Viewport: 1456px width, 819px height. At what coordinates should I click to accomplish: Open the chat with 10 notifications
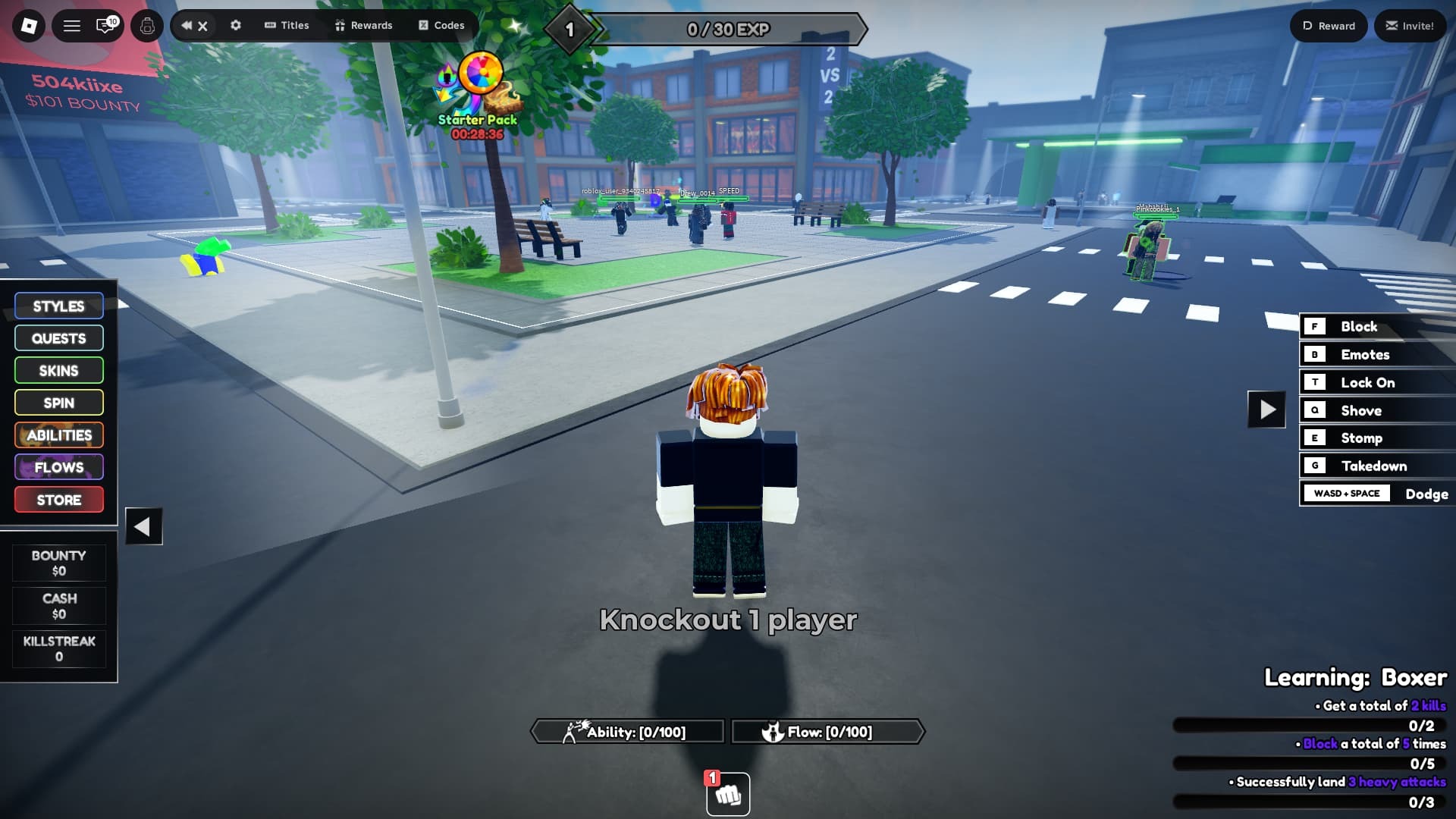[105, 25]
